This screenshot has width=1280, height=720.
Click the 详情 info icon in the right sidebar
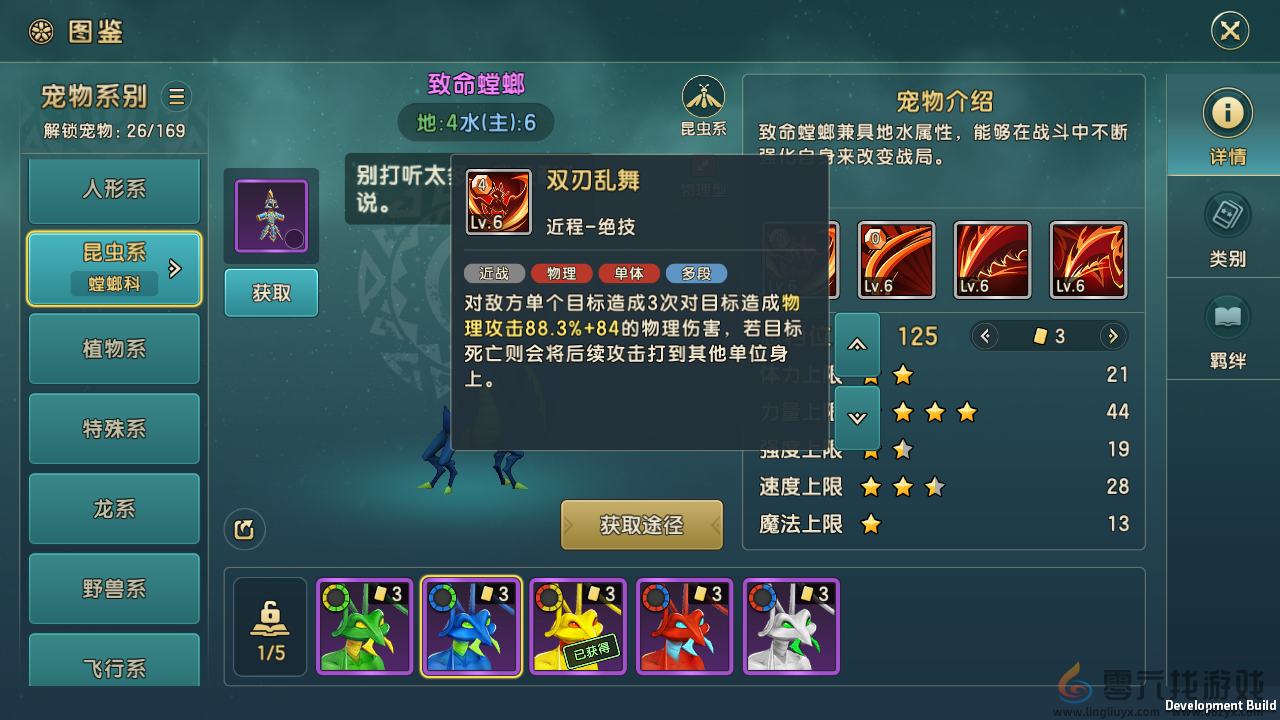pos(1228,113)
